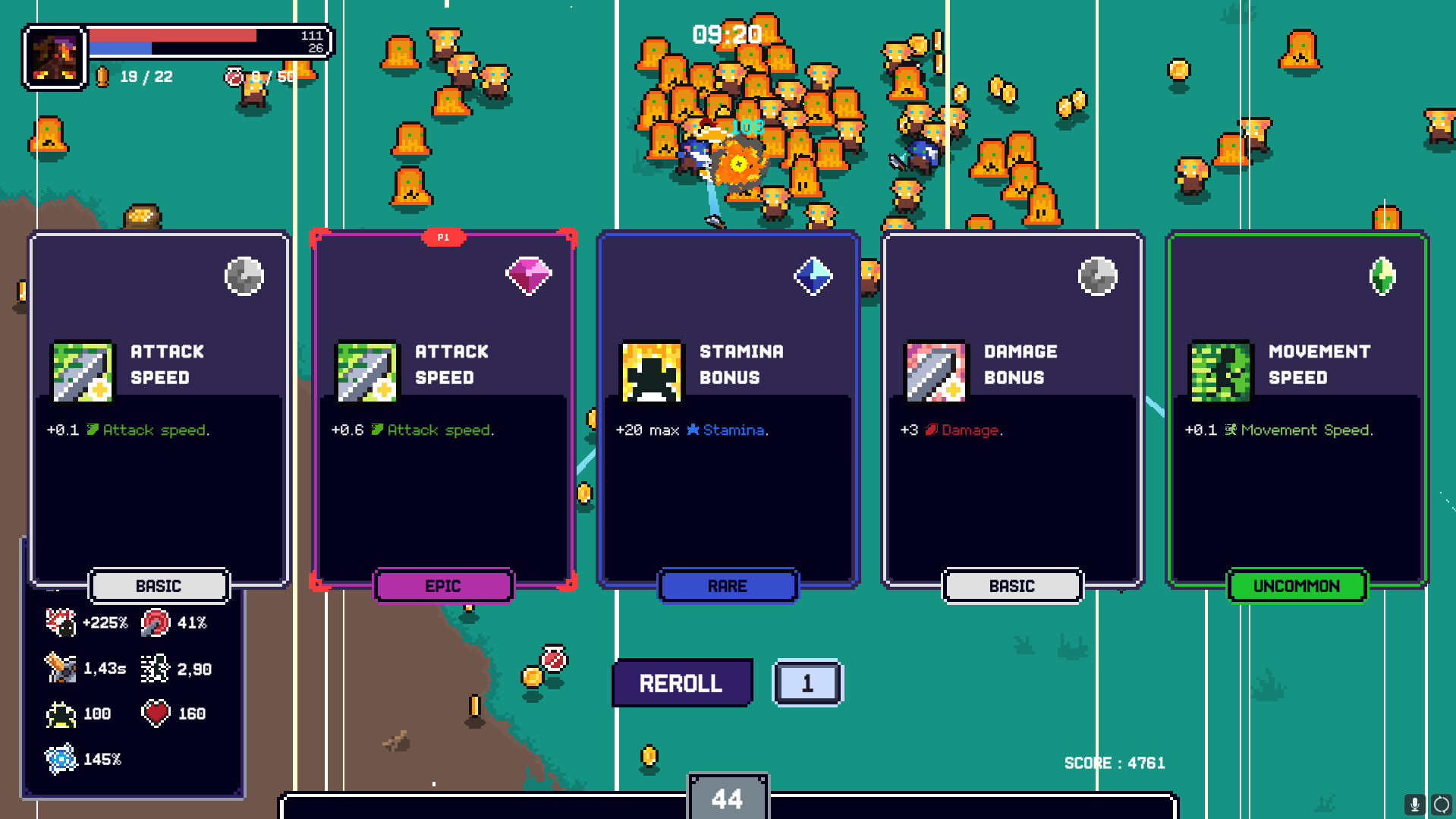Click the fireball icon on Stamina Bonus card

(x=650, y=371)
